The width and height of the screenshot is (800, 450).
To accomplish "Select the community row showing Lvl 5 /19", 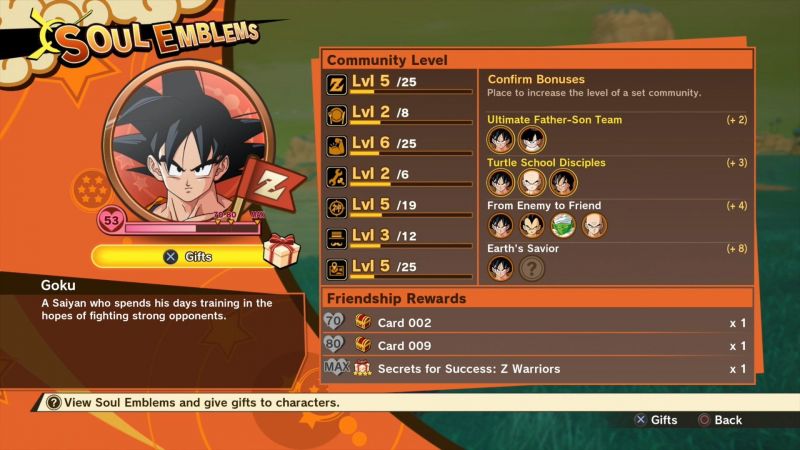I will [x=400, y=207].
